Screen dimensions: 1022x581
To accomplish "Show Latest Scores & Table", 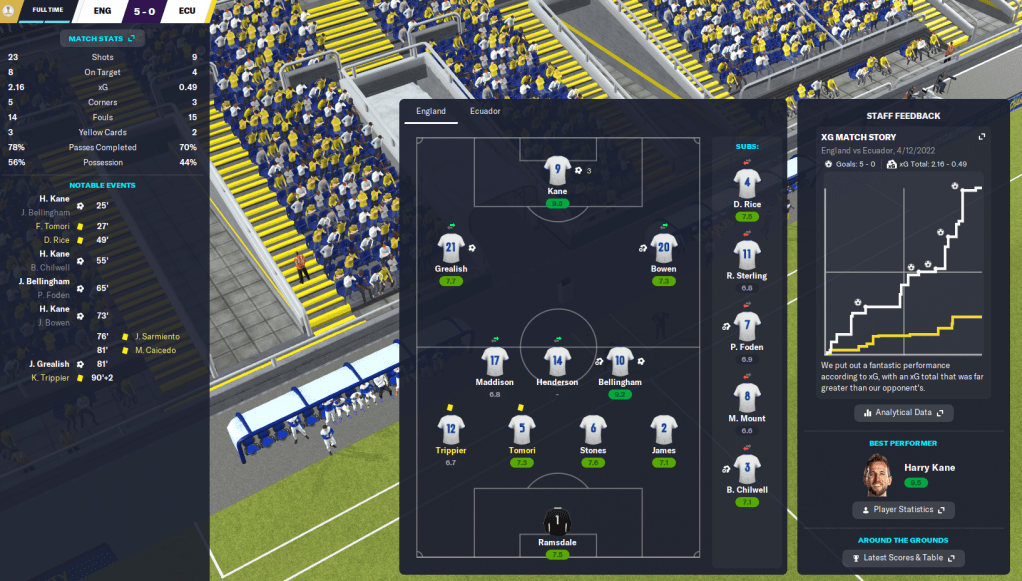I will point(903,557).
